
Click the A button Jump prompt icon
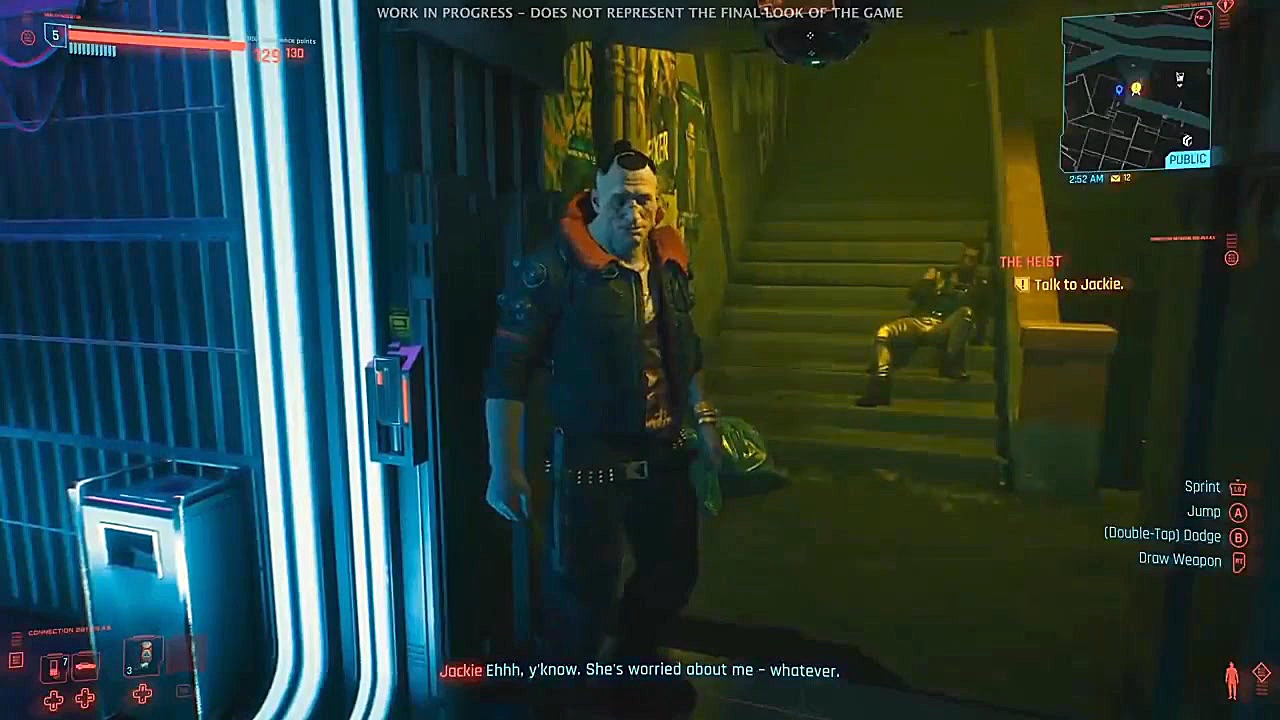point(1238,512)
